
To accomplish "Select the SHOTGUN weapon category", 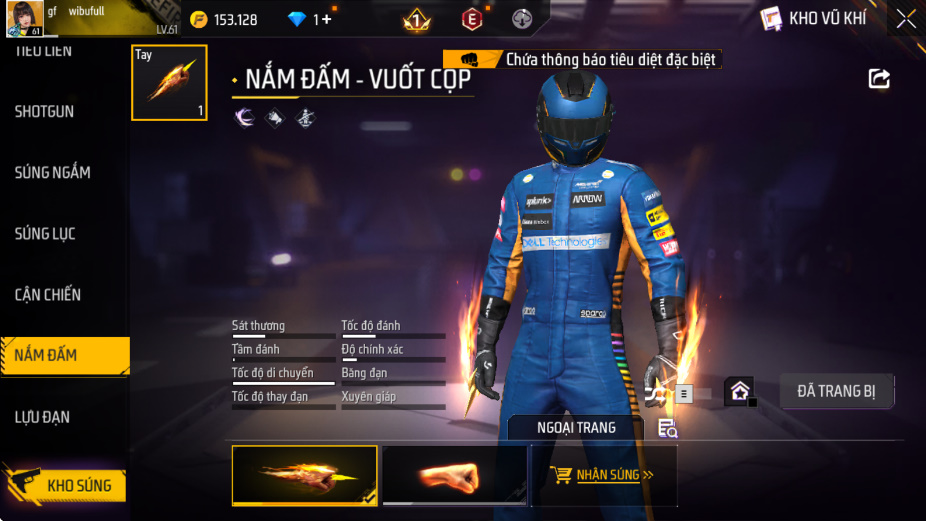I will pos(45,112).
